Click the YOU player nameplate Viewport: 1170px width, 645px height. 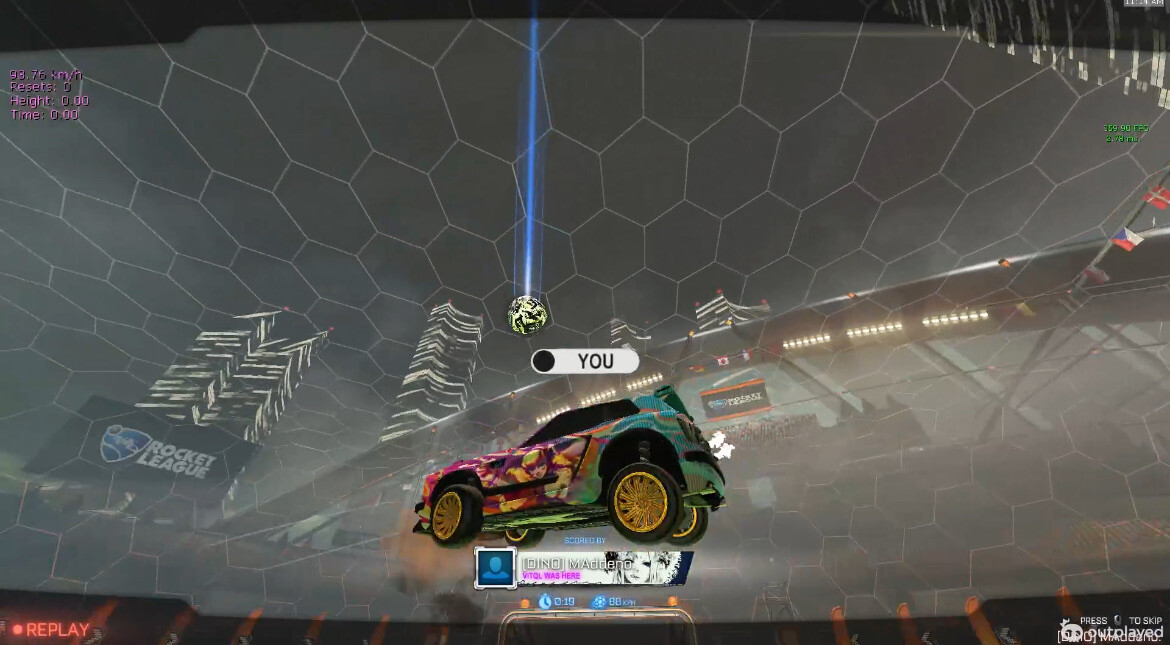pos(585,361)
